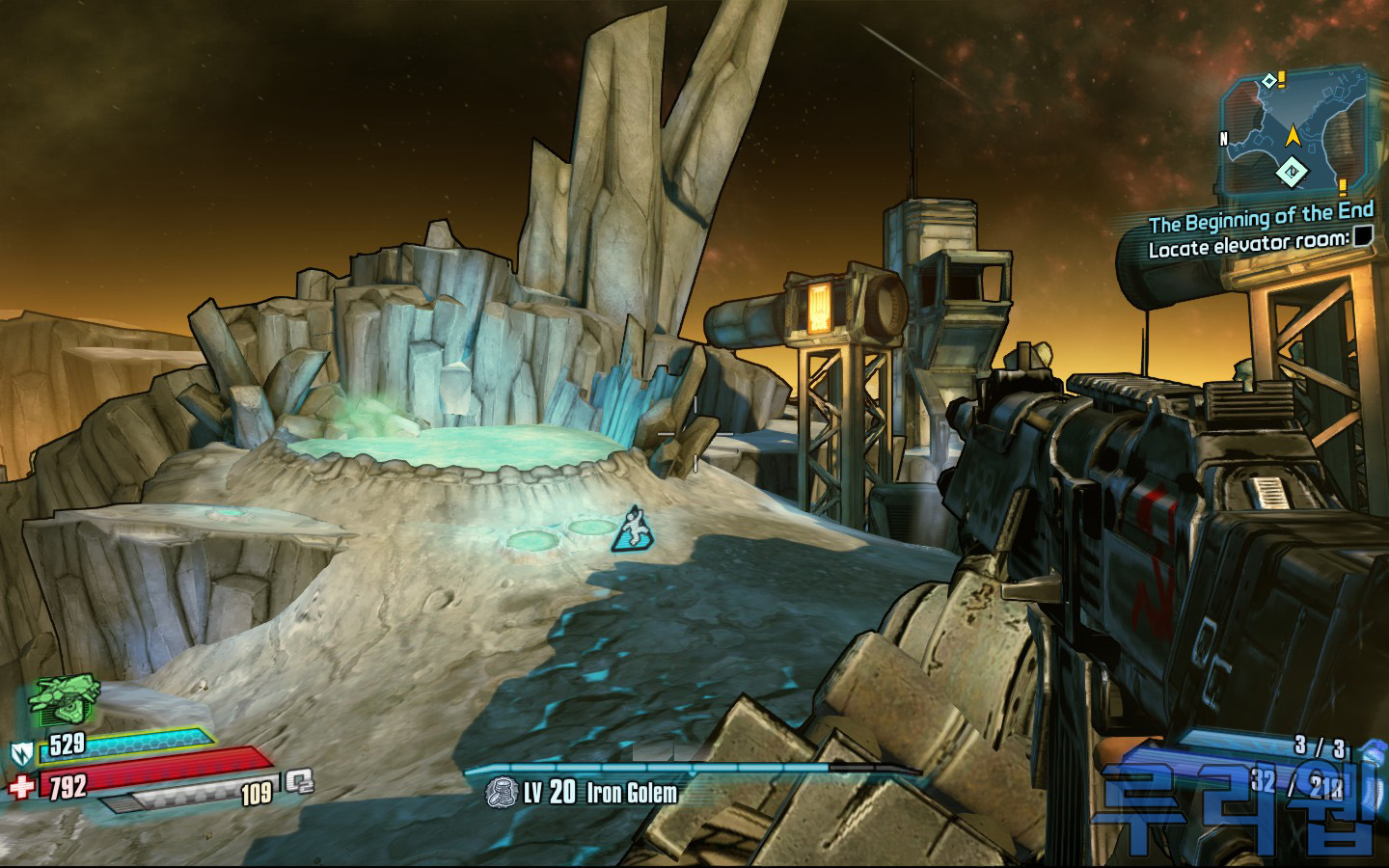Select the Beginning of the End quest tracker
Viewport: 1389px width, 868px height.
[x=1261, y=224]
